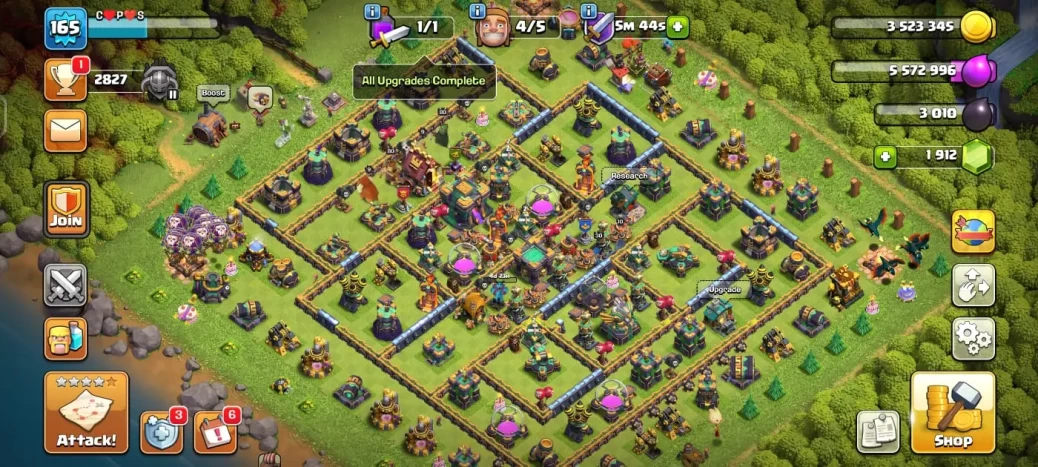Tap the Research label above the laboratory
Viewport: 1038px width, 467px height.
629,175
